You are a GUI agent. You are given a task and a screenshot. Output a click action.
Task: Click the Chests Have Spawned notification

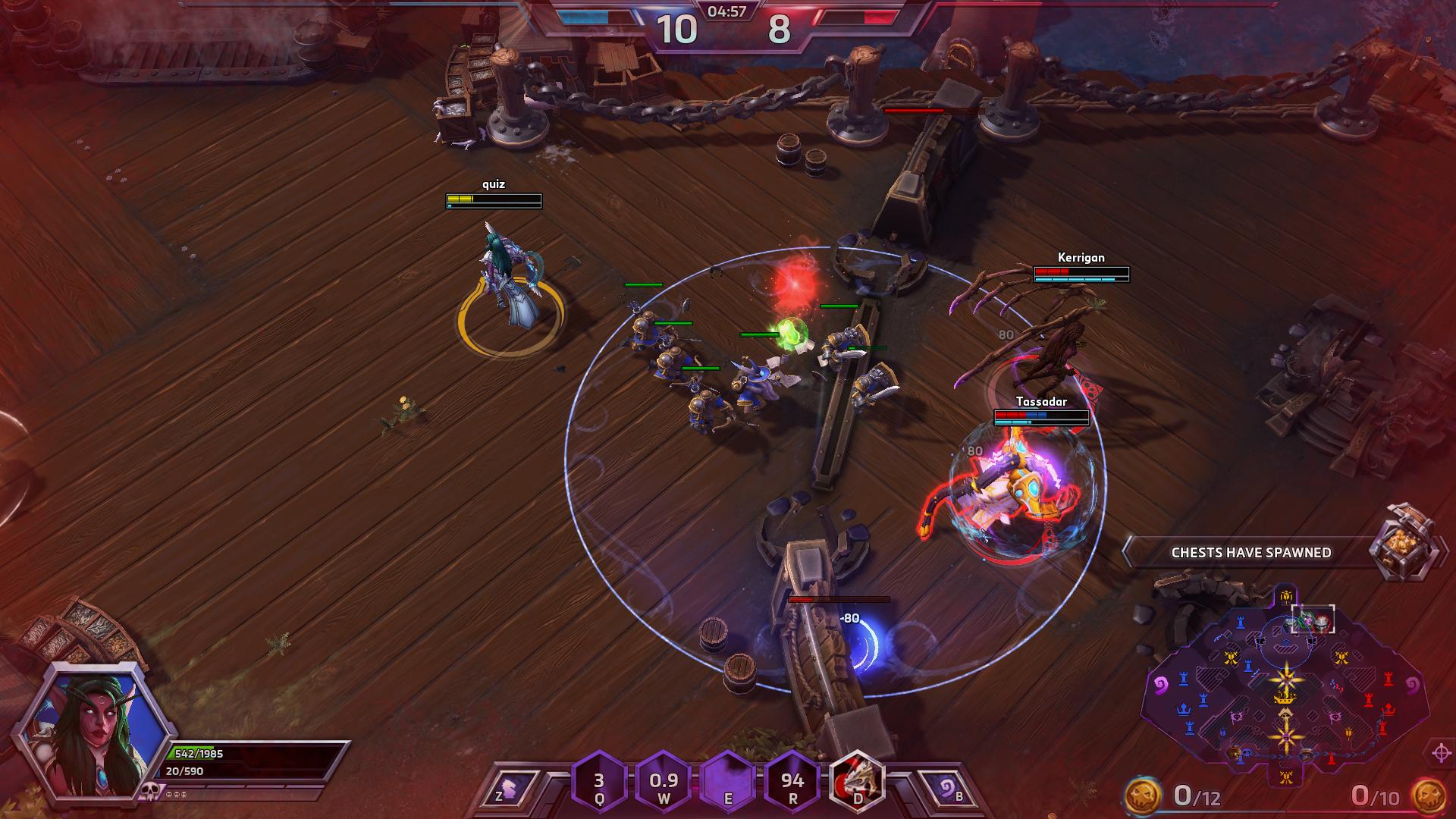coord(1250,553)
